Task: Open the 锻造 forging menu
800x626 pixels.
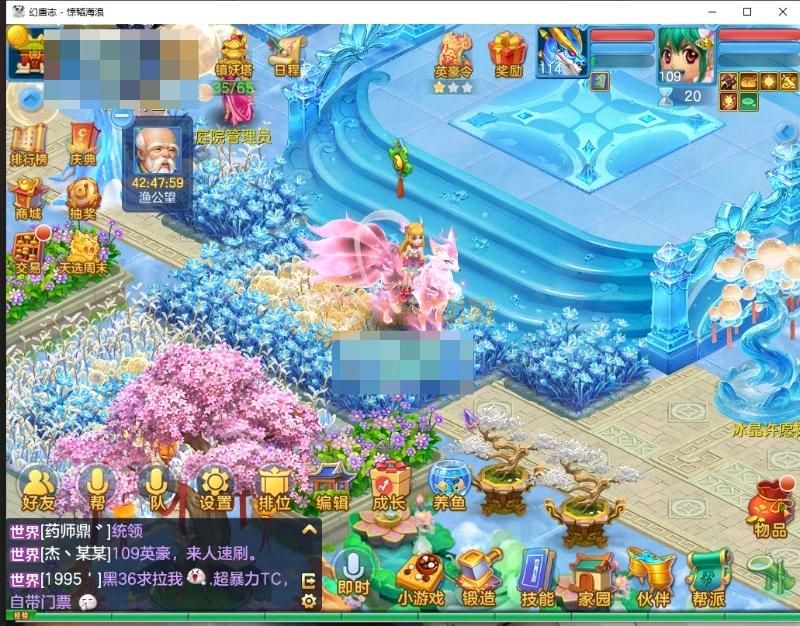Action: (478, 578)
